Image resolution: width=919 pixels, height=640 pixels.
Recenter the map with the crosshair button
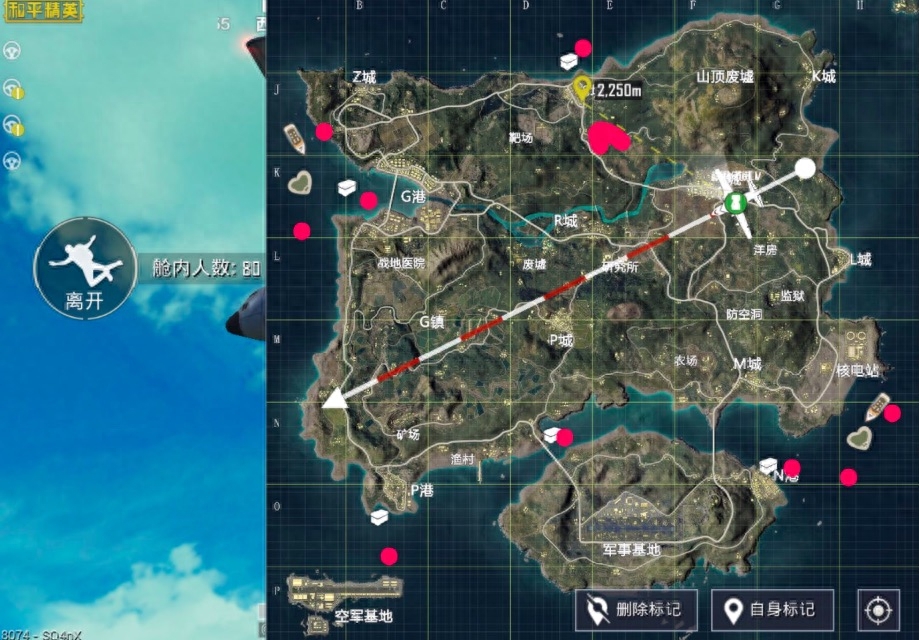tap(878, 609)
